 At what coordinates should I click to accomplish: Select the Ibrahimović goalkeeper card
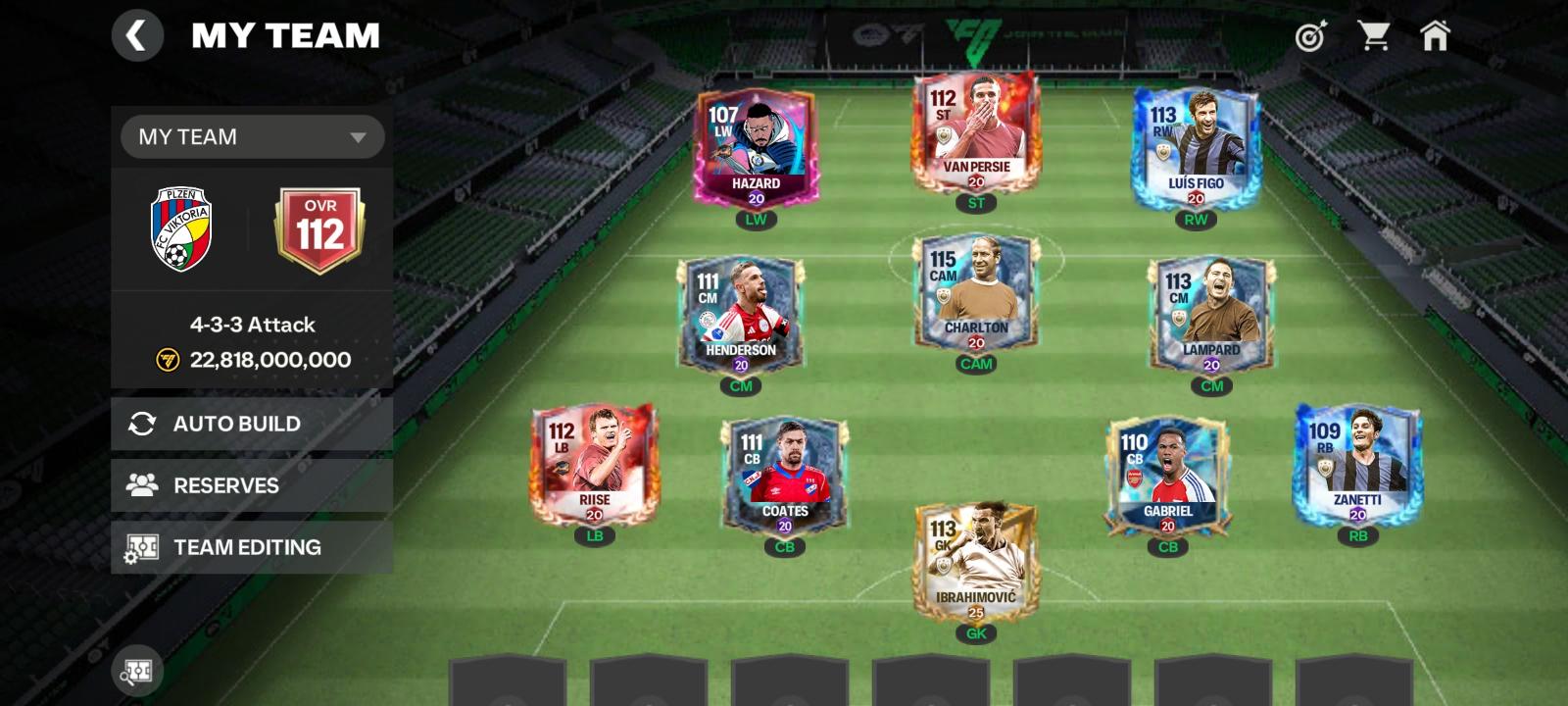[x=976, y=561]
